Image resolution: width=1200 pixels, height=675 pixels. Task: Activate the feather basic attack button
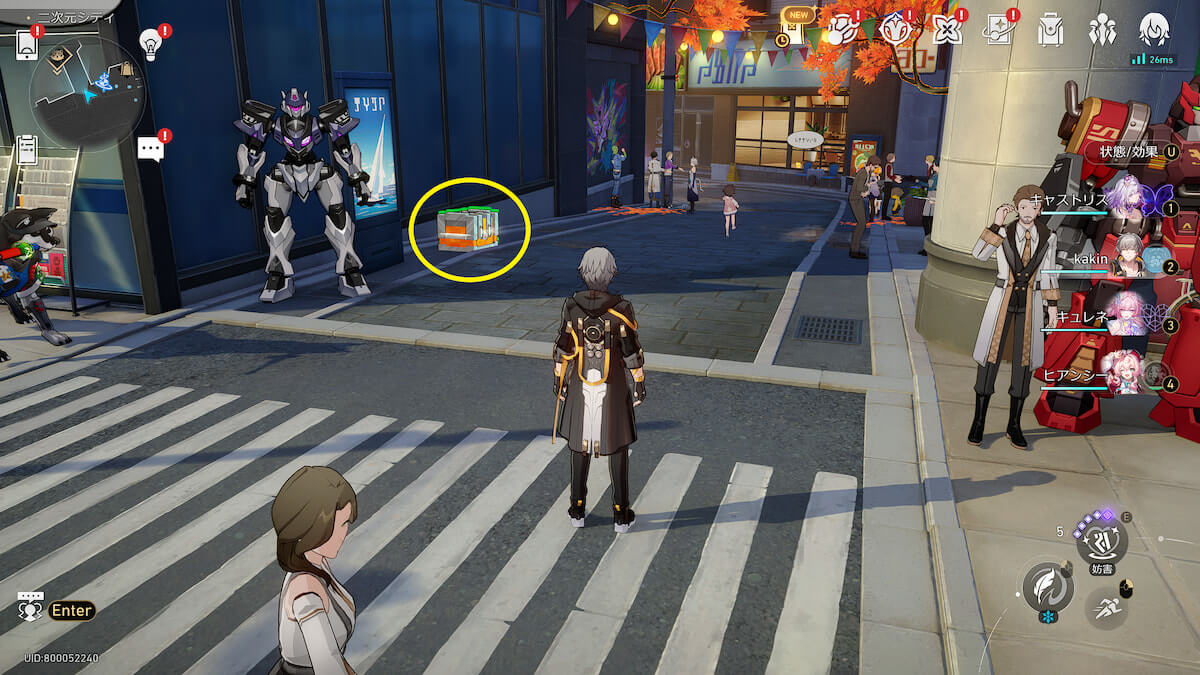pos(1047,586)
